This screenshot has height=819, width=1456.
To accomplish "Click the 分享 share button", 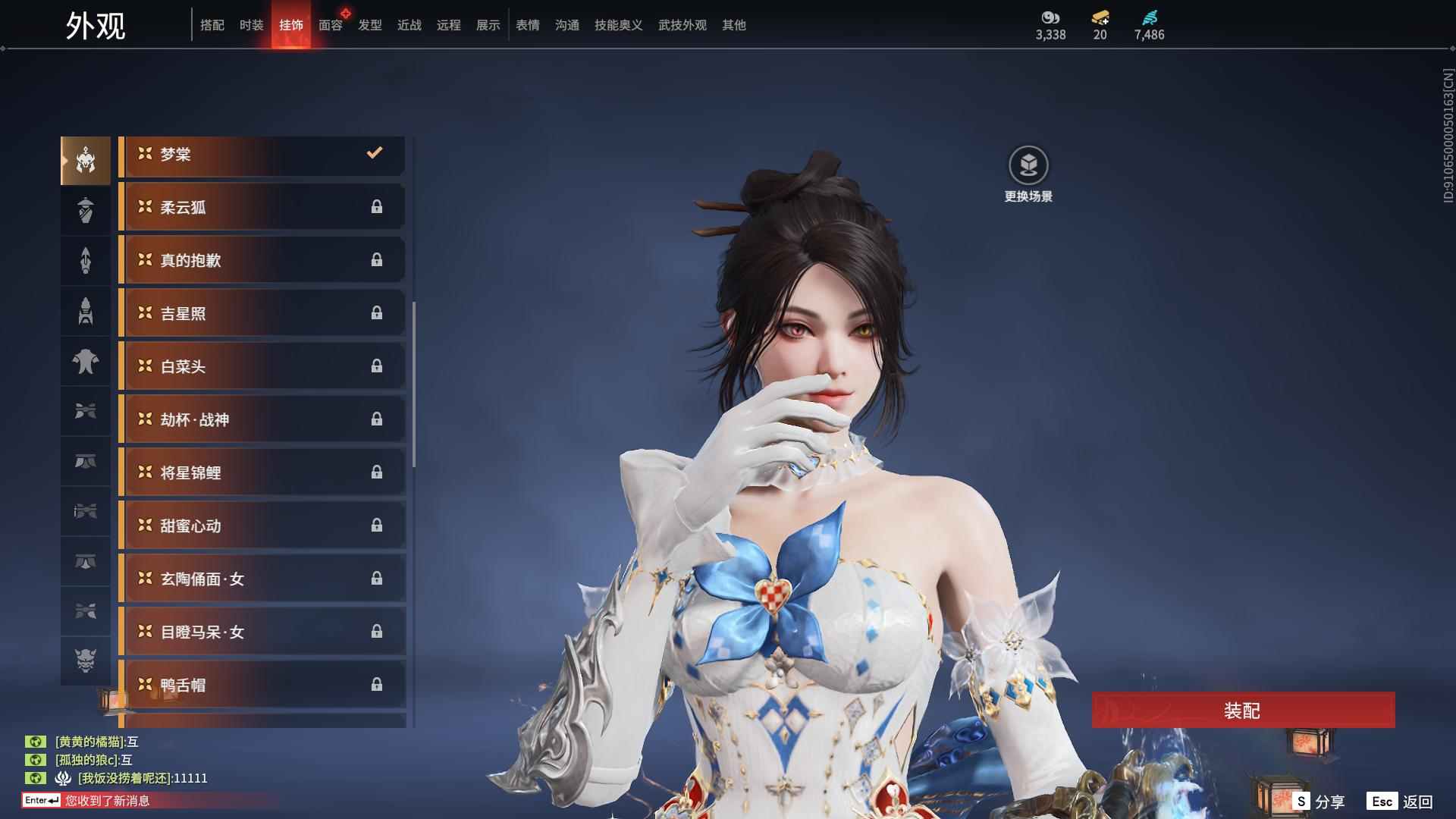I will [x=1320, y=802].
